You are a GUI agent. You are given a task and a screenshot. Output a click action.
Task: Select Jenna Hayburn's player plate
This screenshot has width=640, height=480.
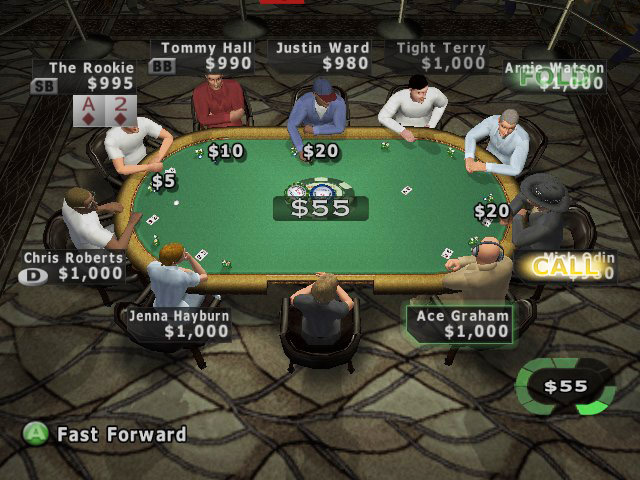(178, 324)
